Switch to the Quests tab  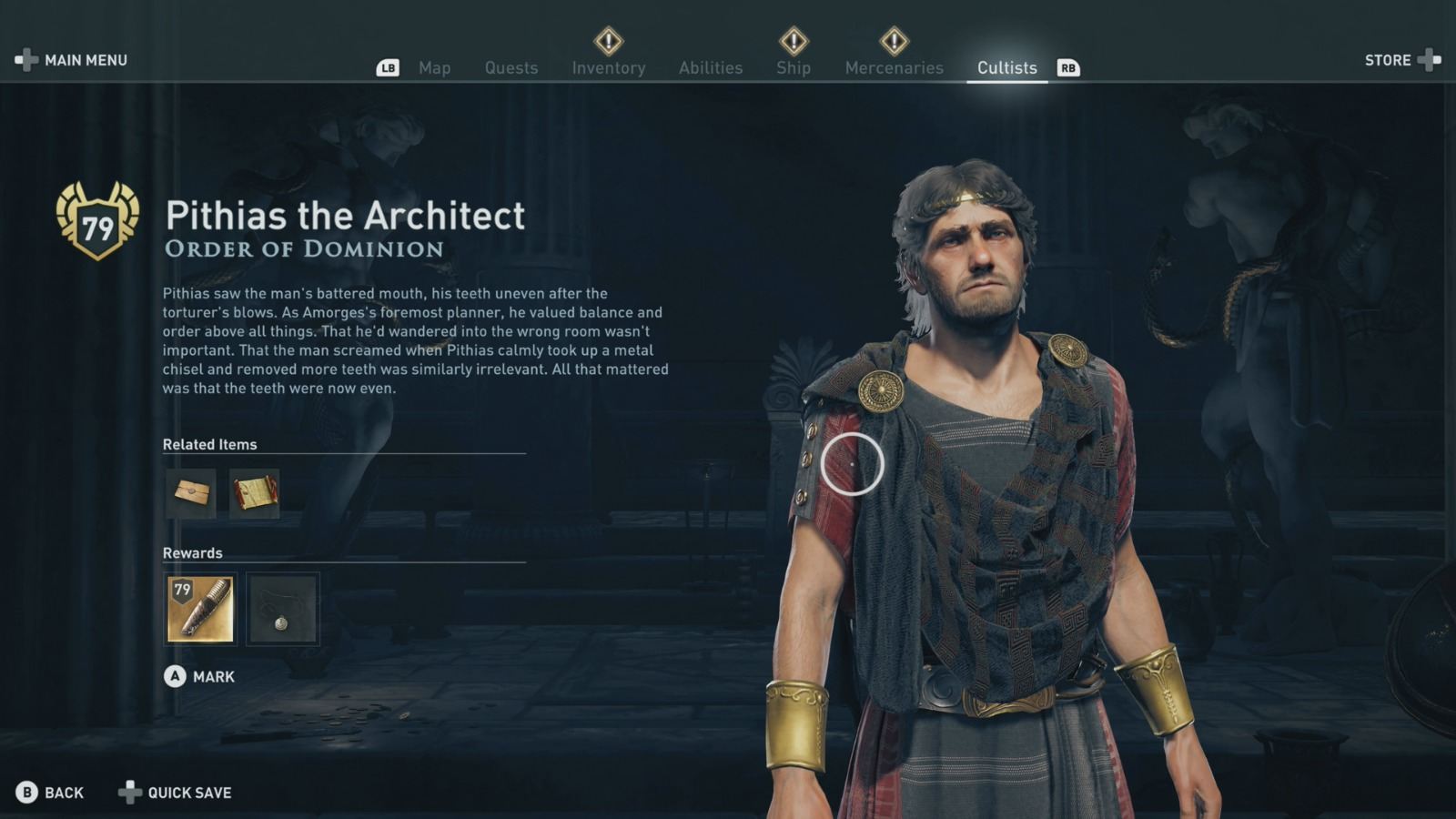click(x=511, y=68)
